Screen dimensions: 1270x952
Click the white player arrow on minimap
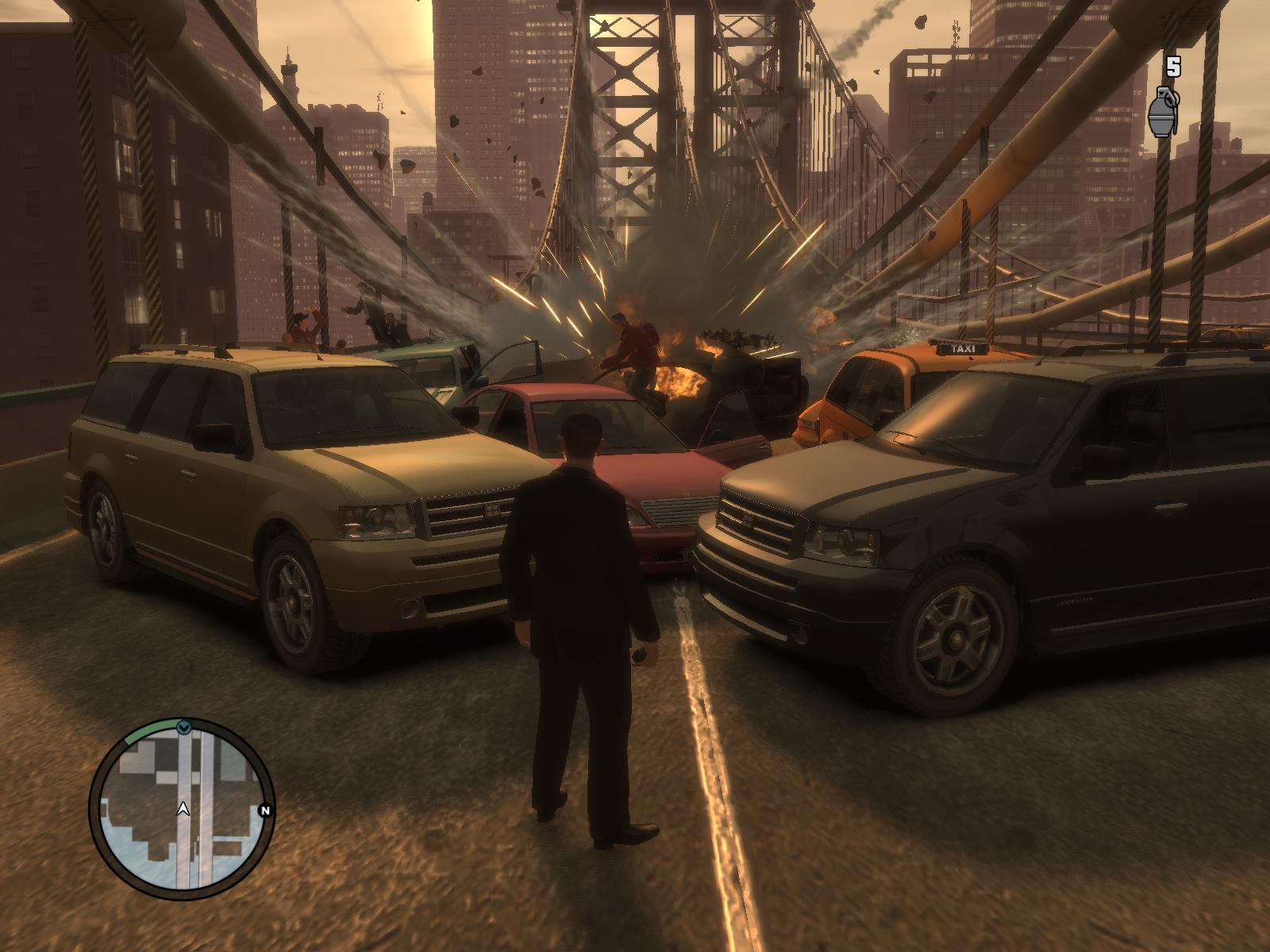(183, 808)
